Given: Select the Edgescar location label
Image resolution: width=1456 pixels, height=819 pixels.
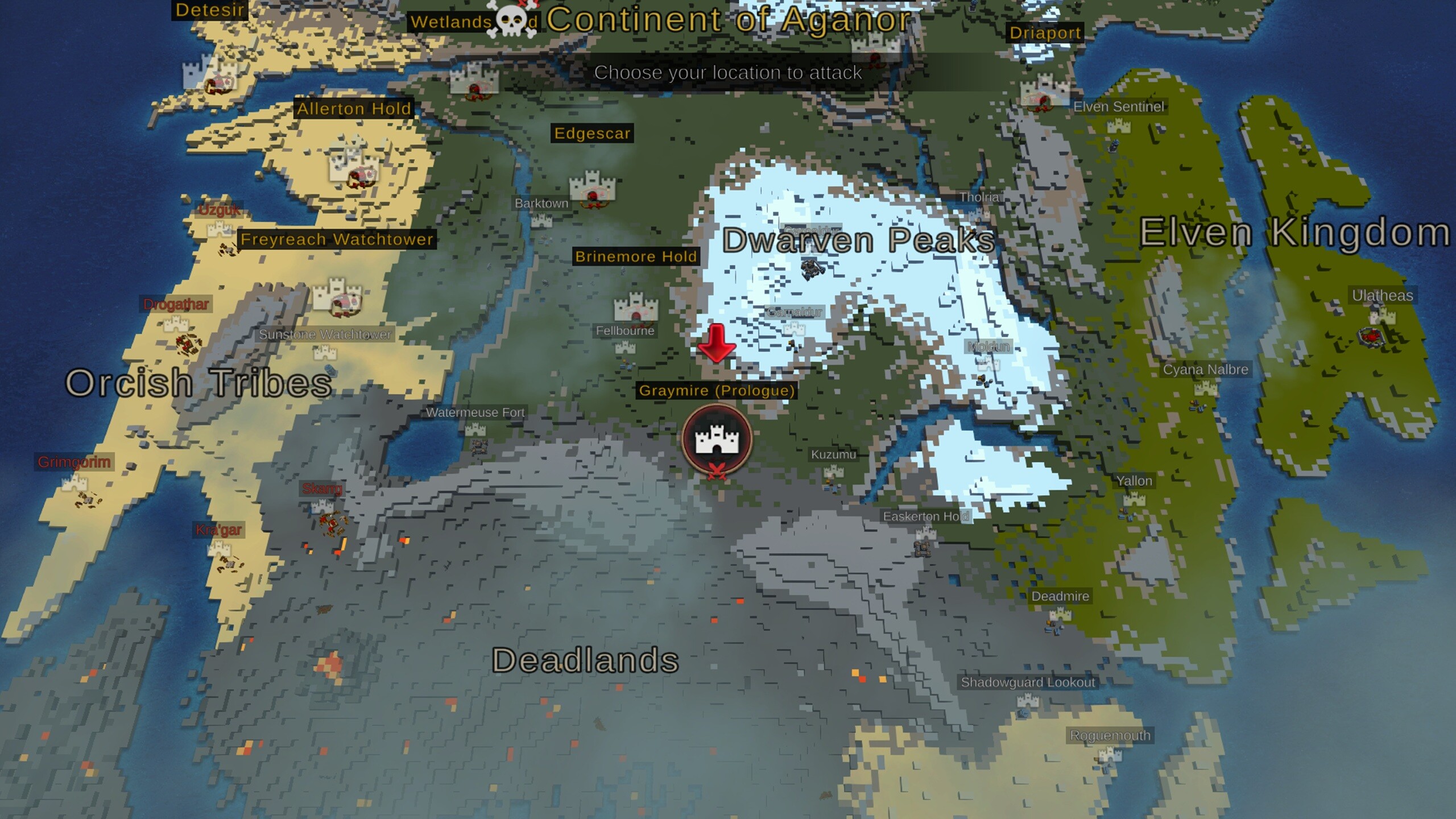Looking at the screenshot, I should (592, 134).
